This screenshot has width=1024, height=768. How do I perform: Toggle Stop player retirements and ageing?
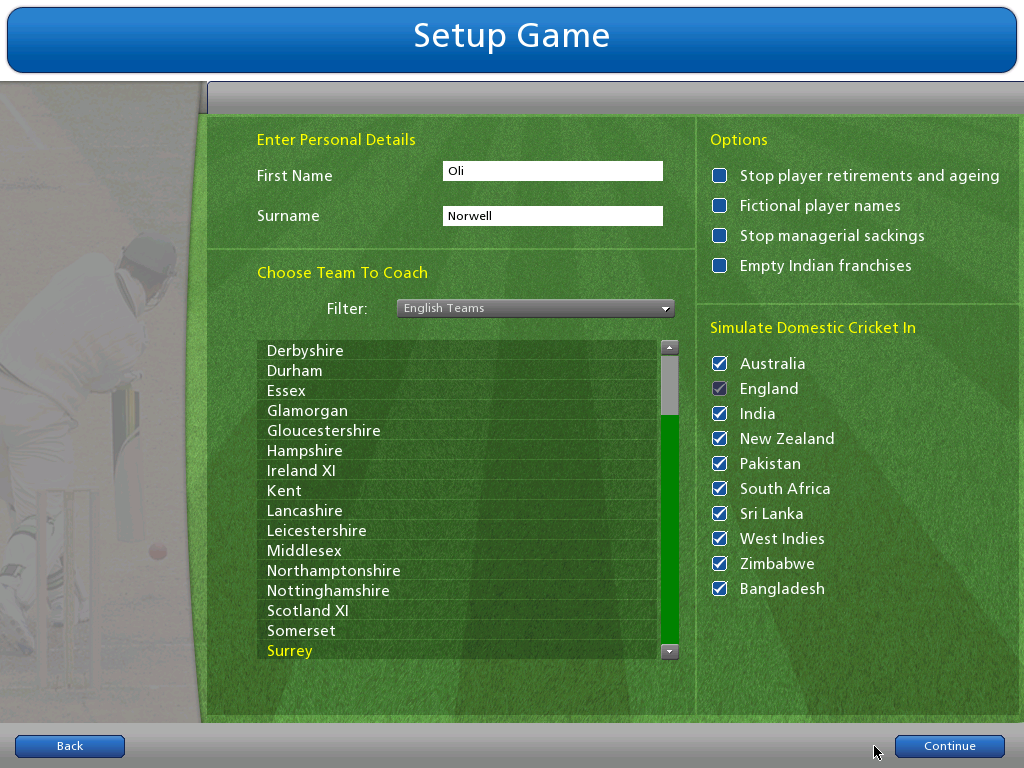point(719,176)
